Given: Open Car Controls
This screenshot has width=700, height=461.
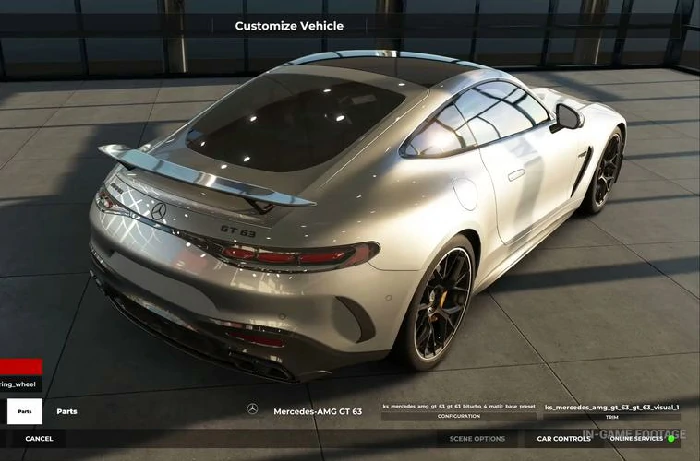Looking at the screenshot, I should pos(563,439).
